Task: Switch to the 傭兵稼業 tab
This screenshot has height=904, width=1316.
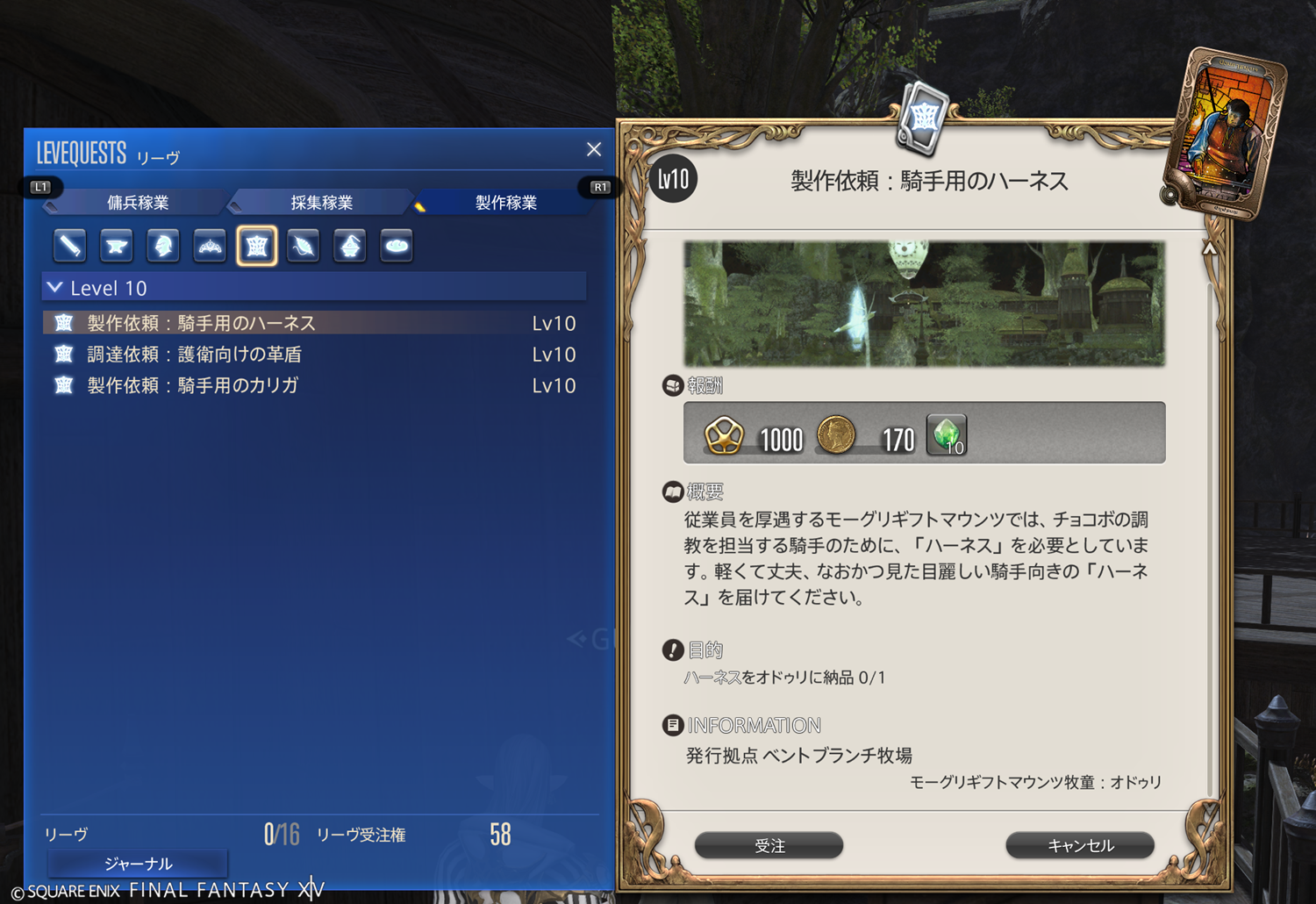Action: point(138,203)
